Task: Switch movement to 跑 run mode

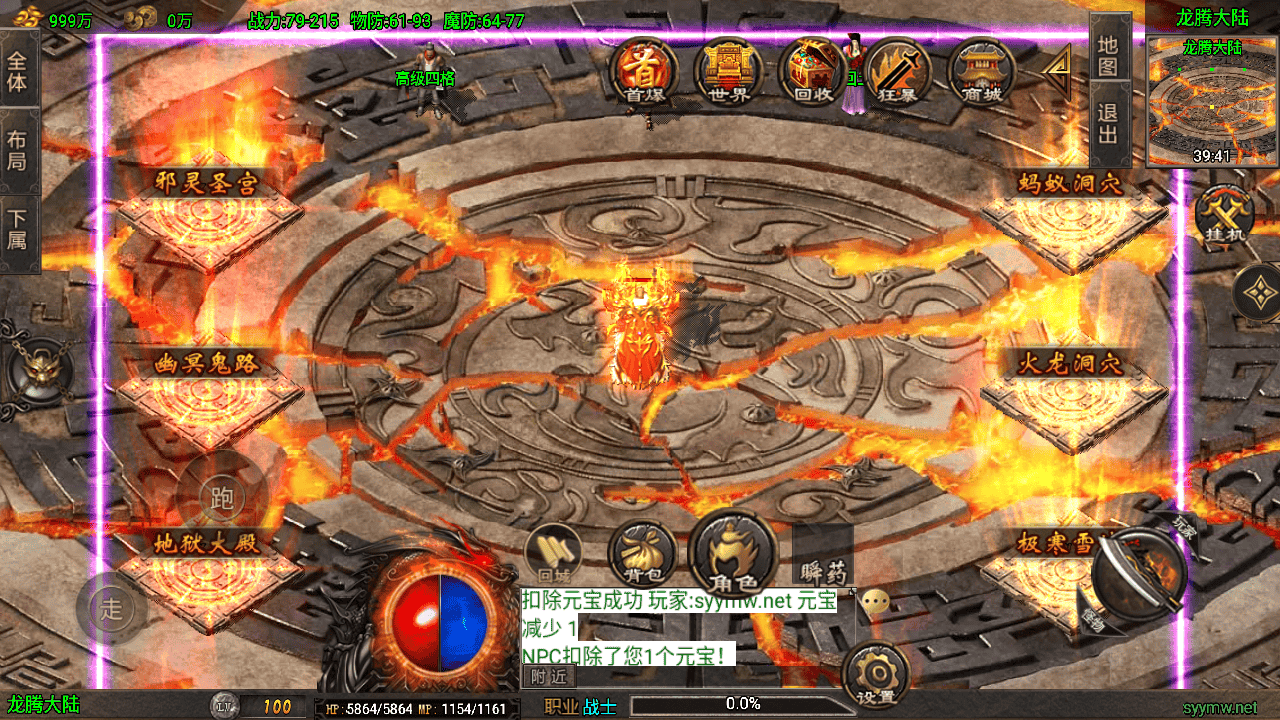Action: [x=221, y=496]
